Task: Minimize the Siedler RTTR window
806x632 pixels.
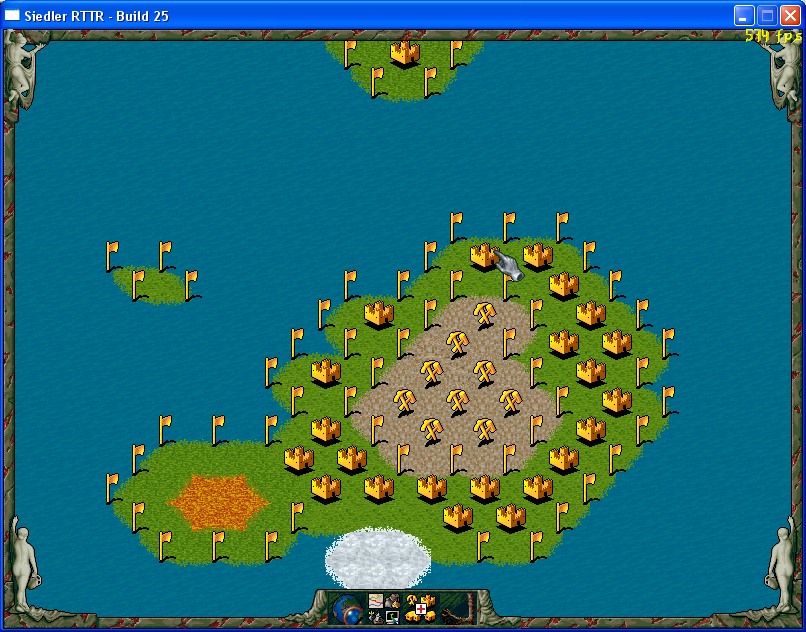Action: pyautogui.click(x=744, y=15)
